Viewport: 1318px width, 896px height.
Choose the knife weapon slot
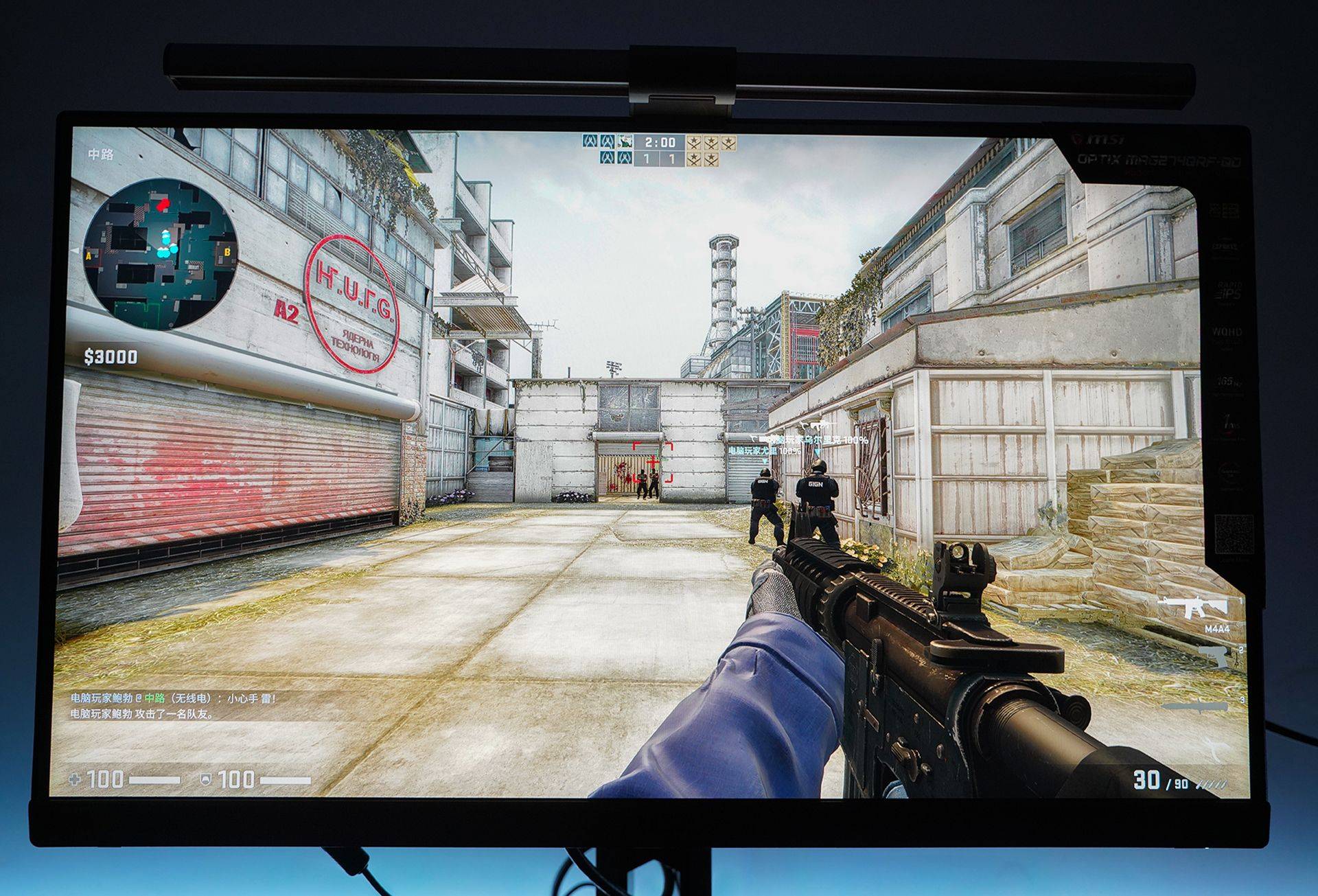coord(1195,707)
